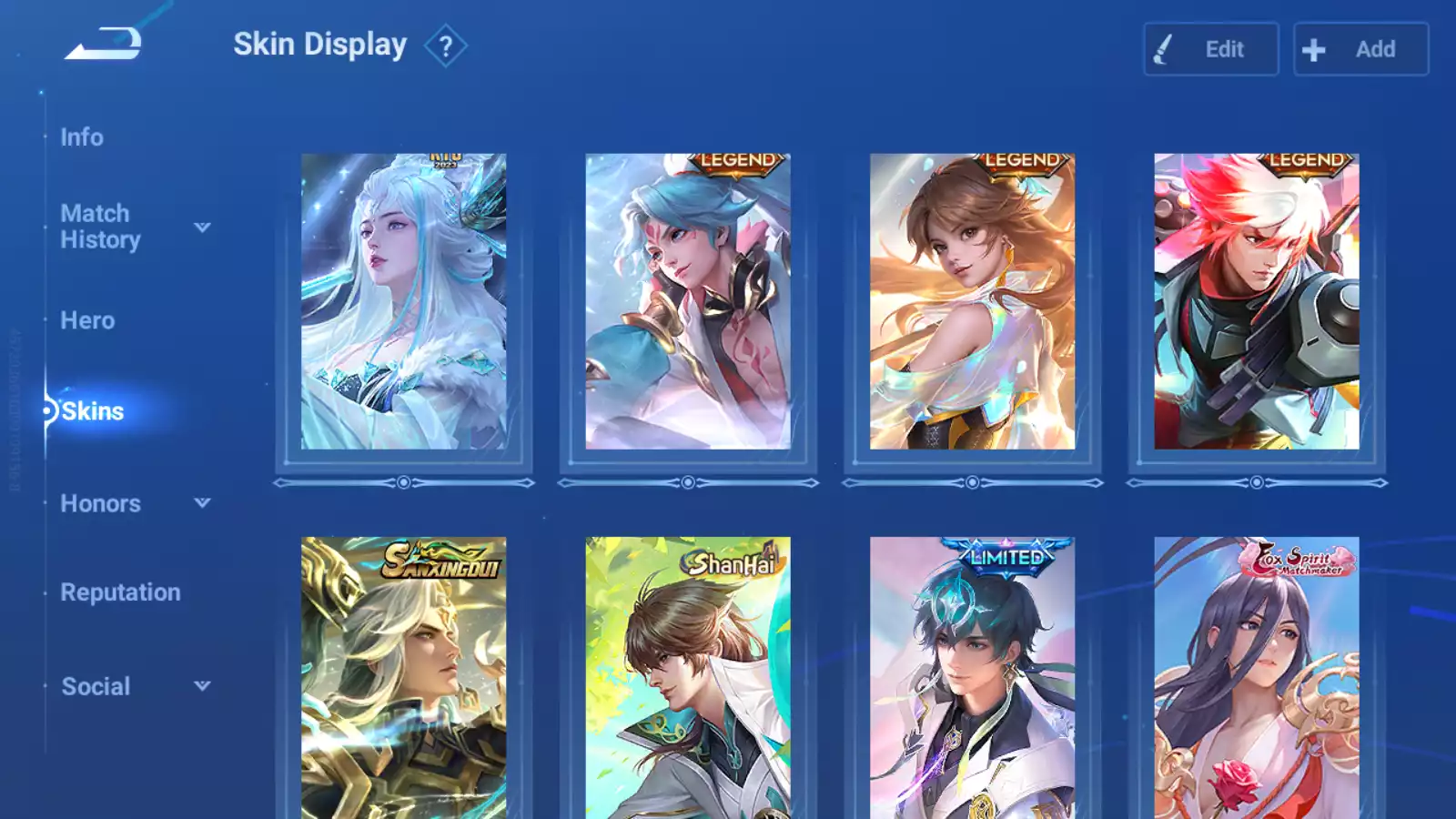Expand the Honors dropdown arrow
Screen dimensions: 1456x819
(203, 502)
